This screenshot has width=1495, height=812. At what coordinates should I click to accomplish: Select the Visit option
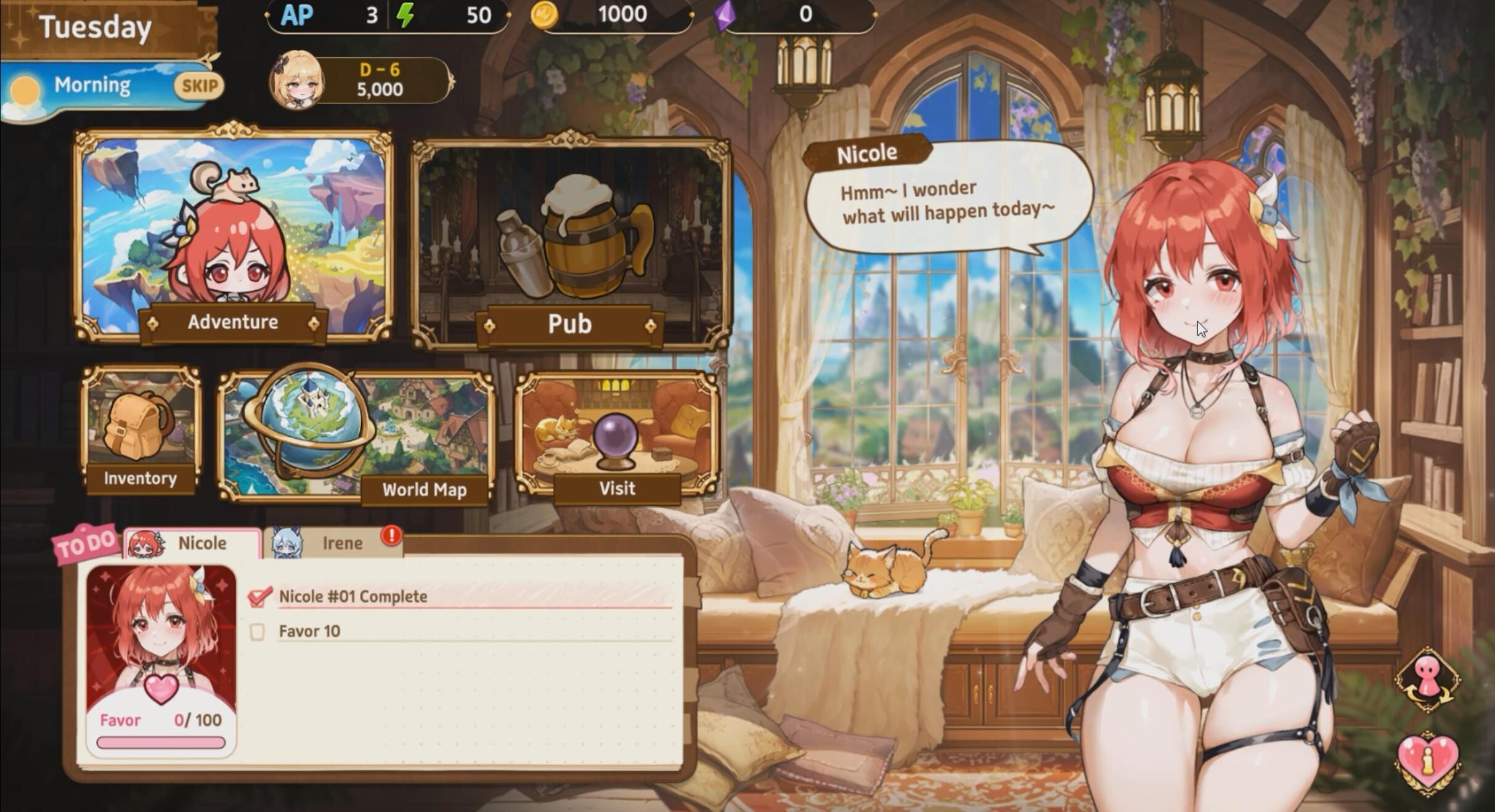[617, 434]
